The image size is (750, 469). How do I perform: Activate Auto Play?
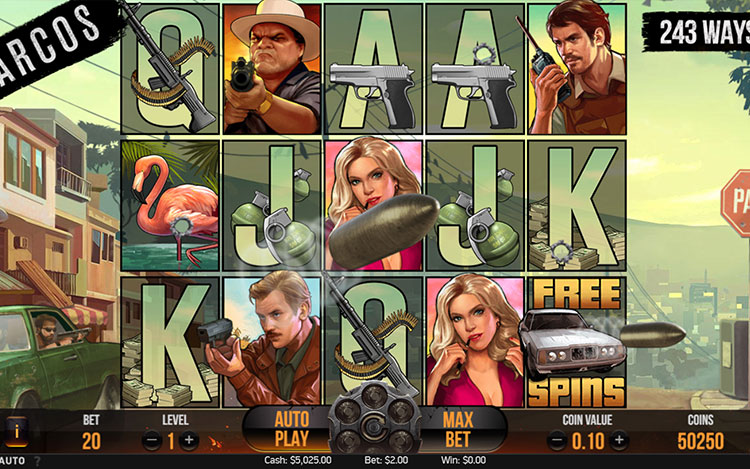coord(291,427)
